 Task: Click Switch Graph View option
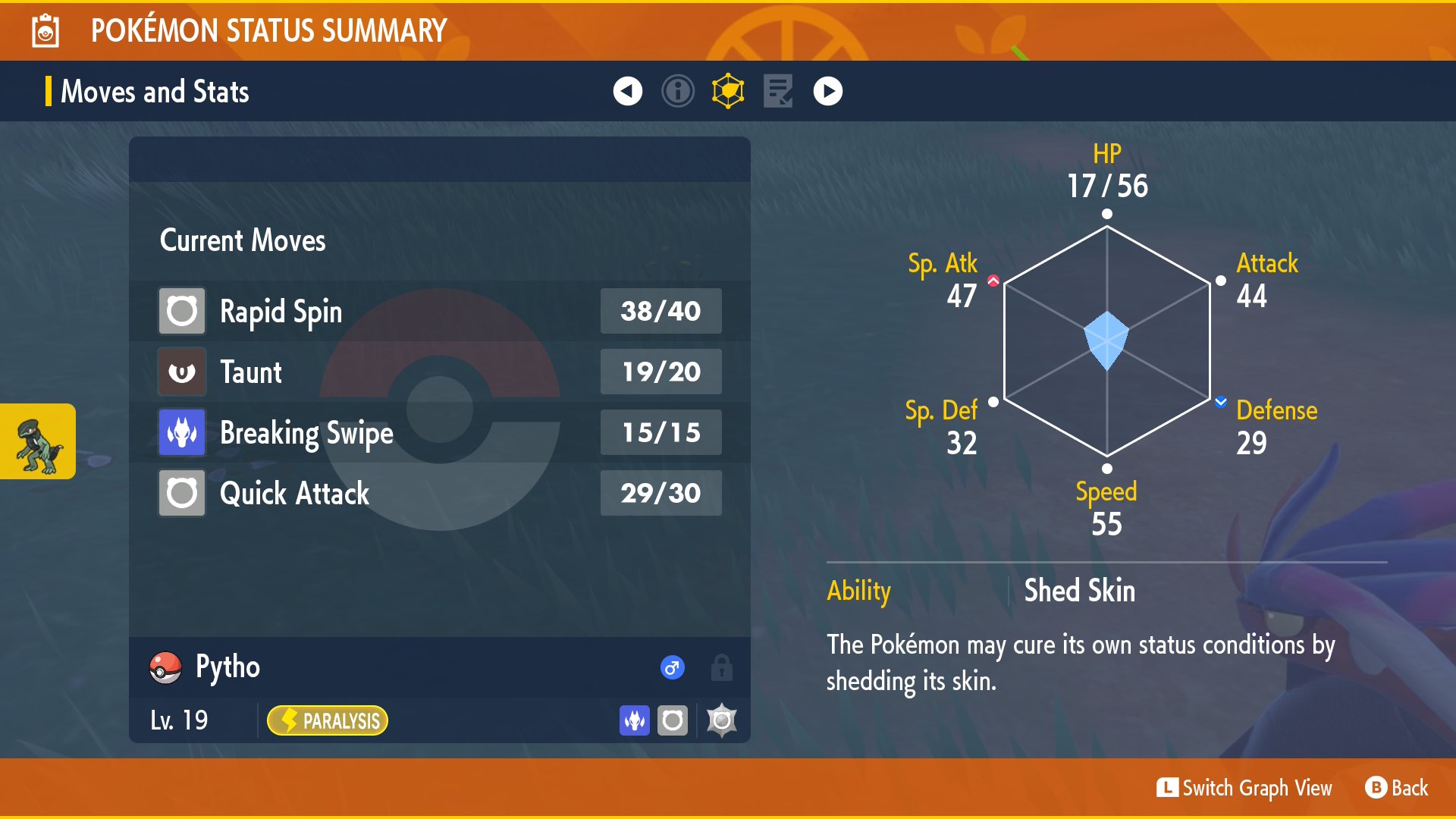click(1244, 788)
